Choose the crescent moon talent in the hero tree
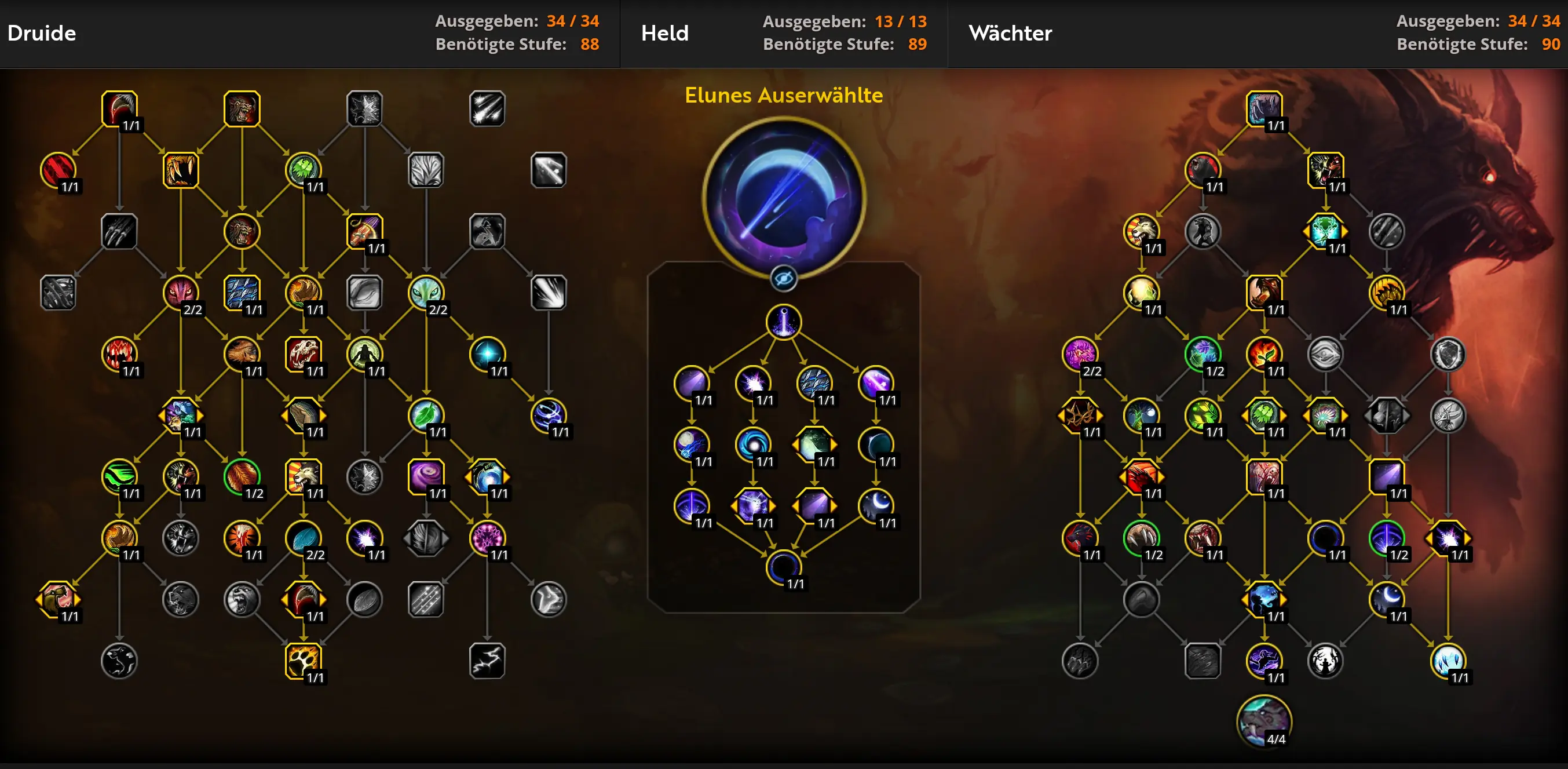The width and height of the screenshot is (1568, 769). 875,505
